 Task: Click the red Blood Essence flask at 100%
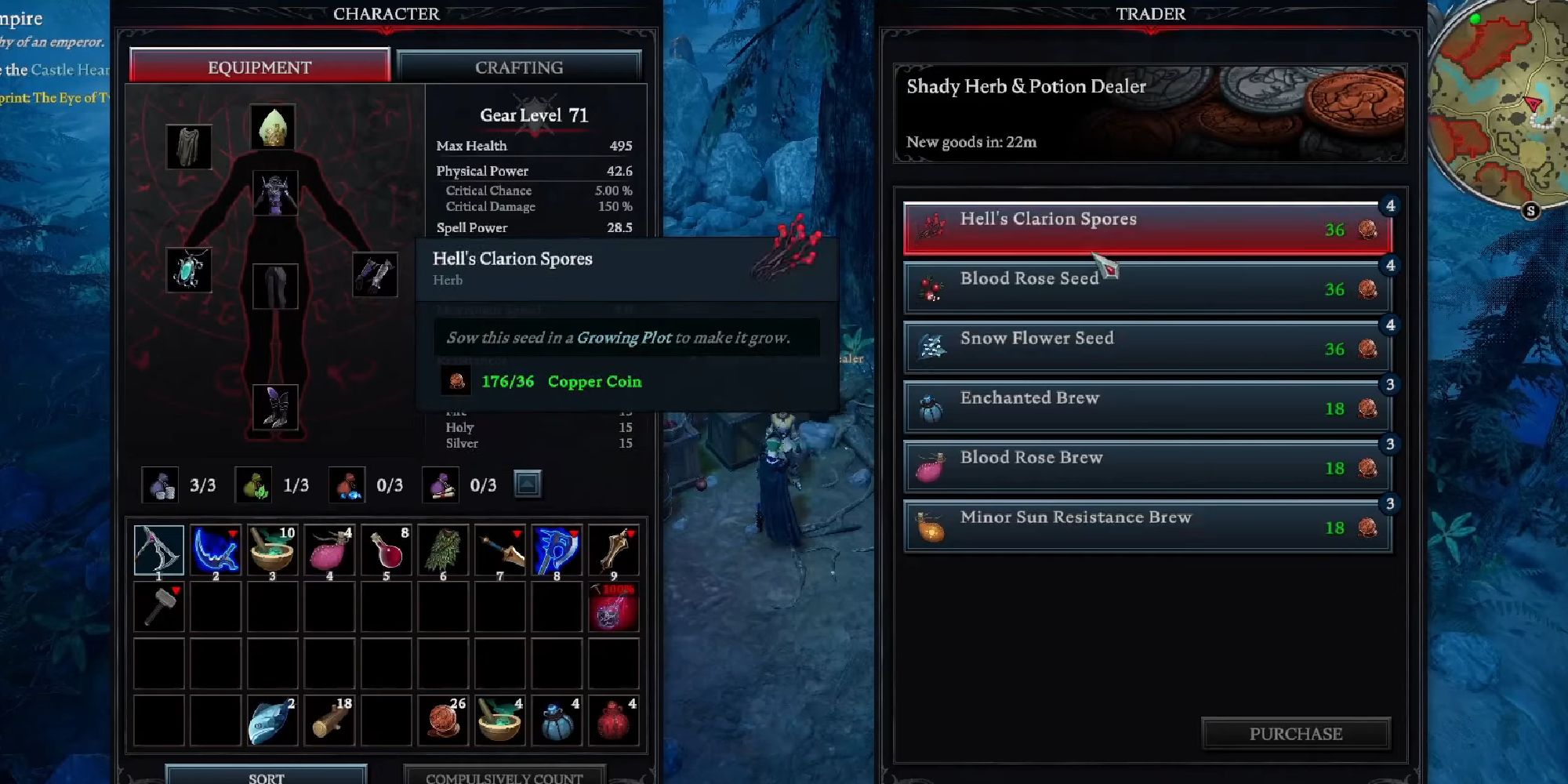614,606
